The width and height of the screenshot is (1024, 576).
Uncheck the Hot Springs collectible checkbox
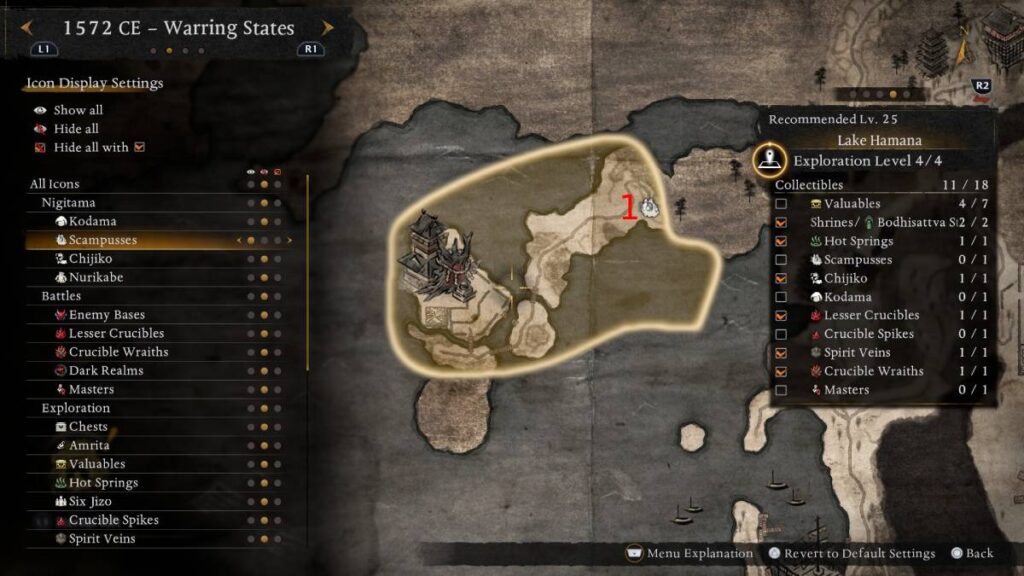pyautogui.click(x=781, y=241)
